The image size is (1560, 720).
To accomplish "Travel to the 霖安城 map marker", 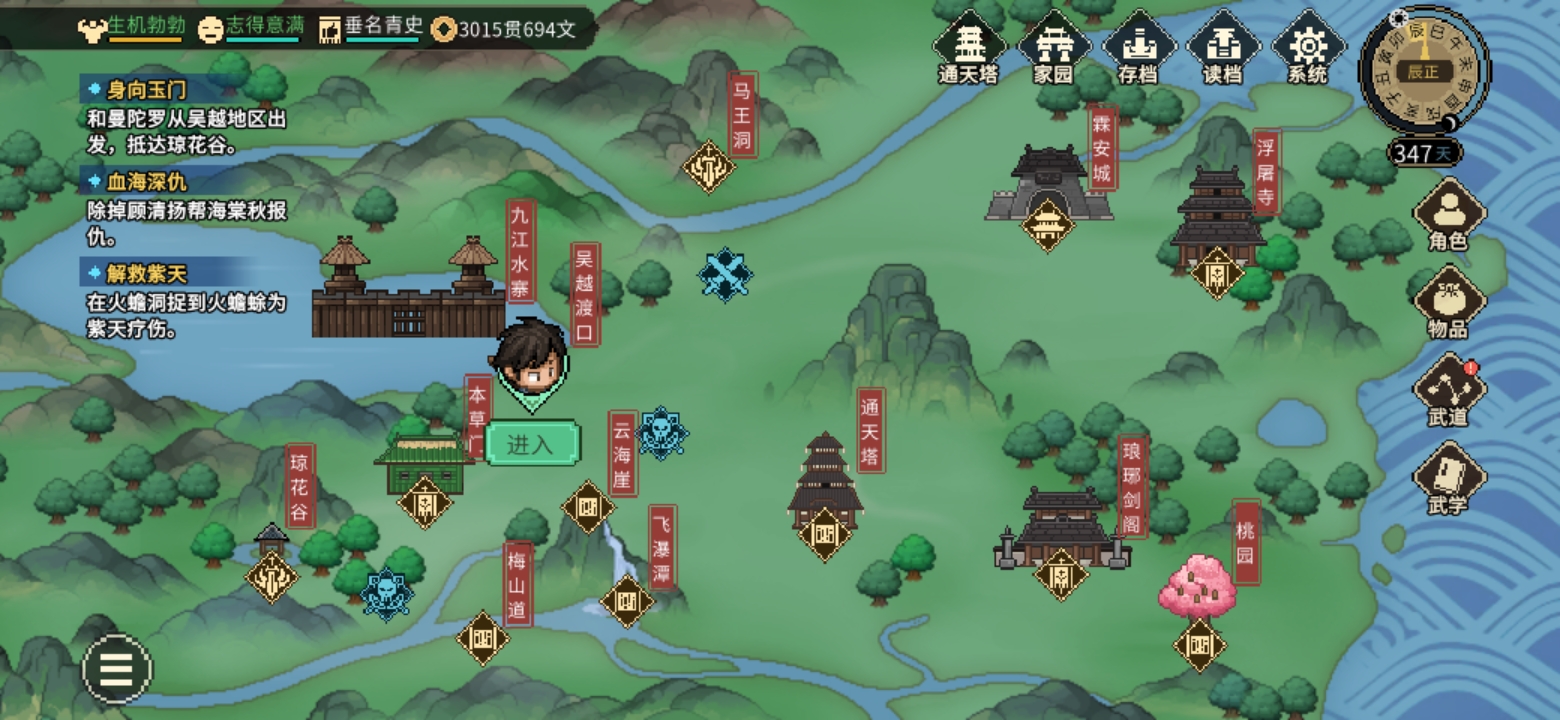I will [1047, 225].
